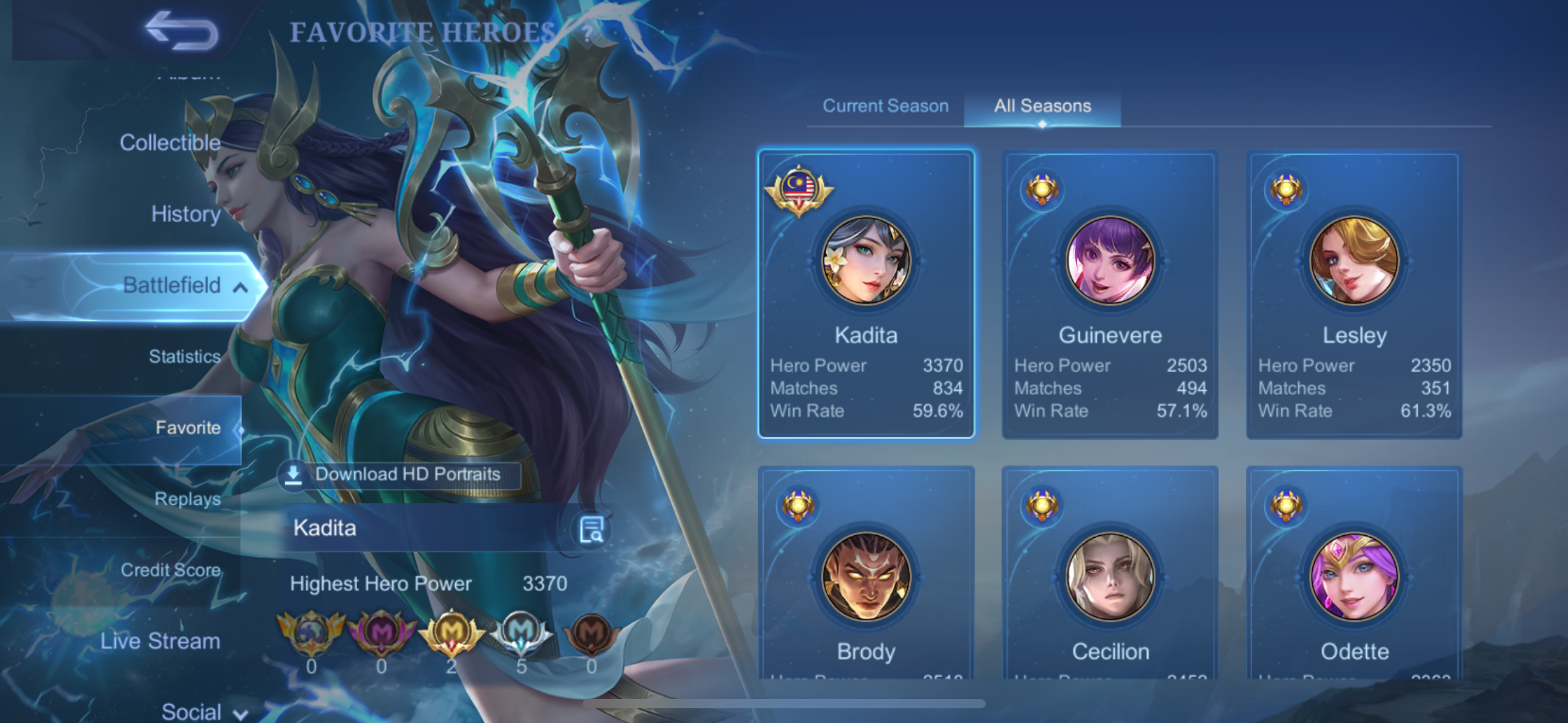
Task: Select the Guinevere hero card
Action: [1110, 294]
